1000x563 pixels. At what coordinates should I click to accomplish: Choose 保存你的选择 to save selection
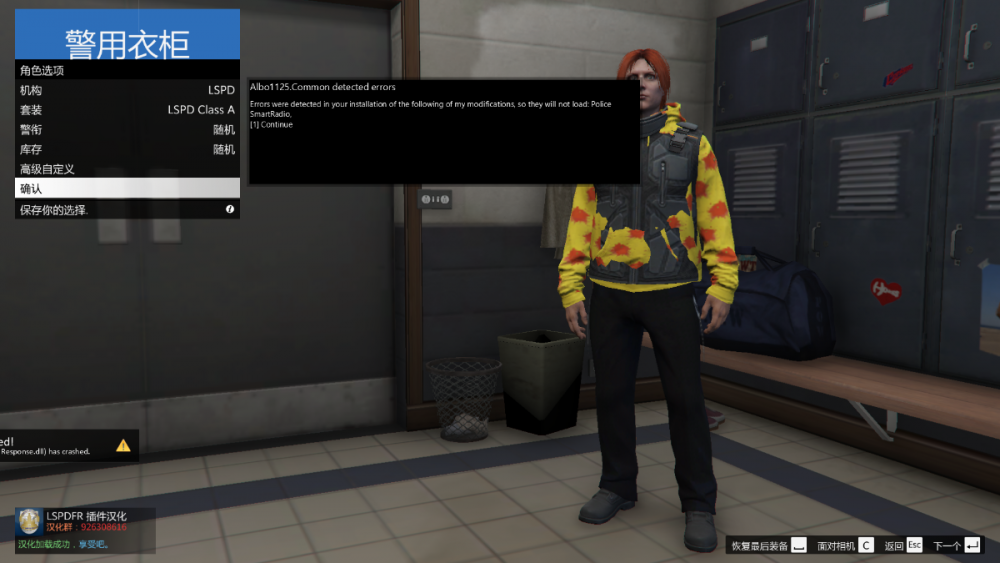tap(127, 209)
